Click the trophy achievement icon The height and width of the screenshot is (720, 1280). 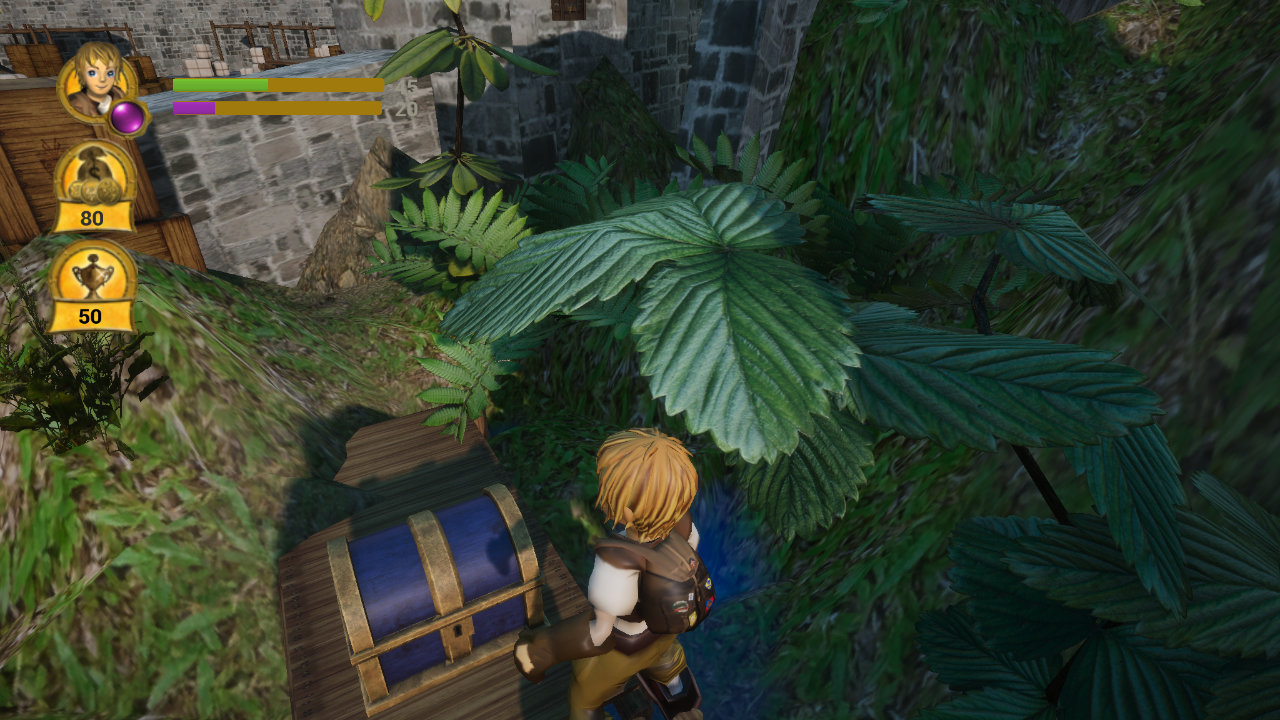[x=94, y=292]
